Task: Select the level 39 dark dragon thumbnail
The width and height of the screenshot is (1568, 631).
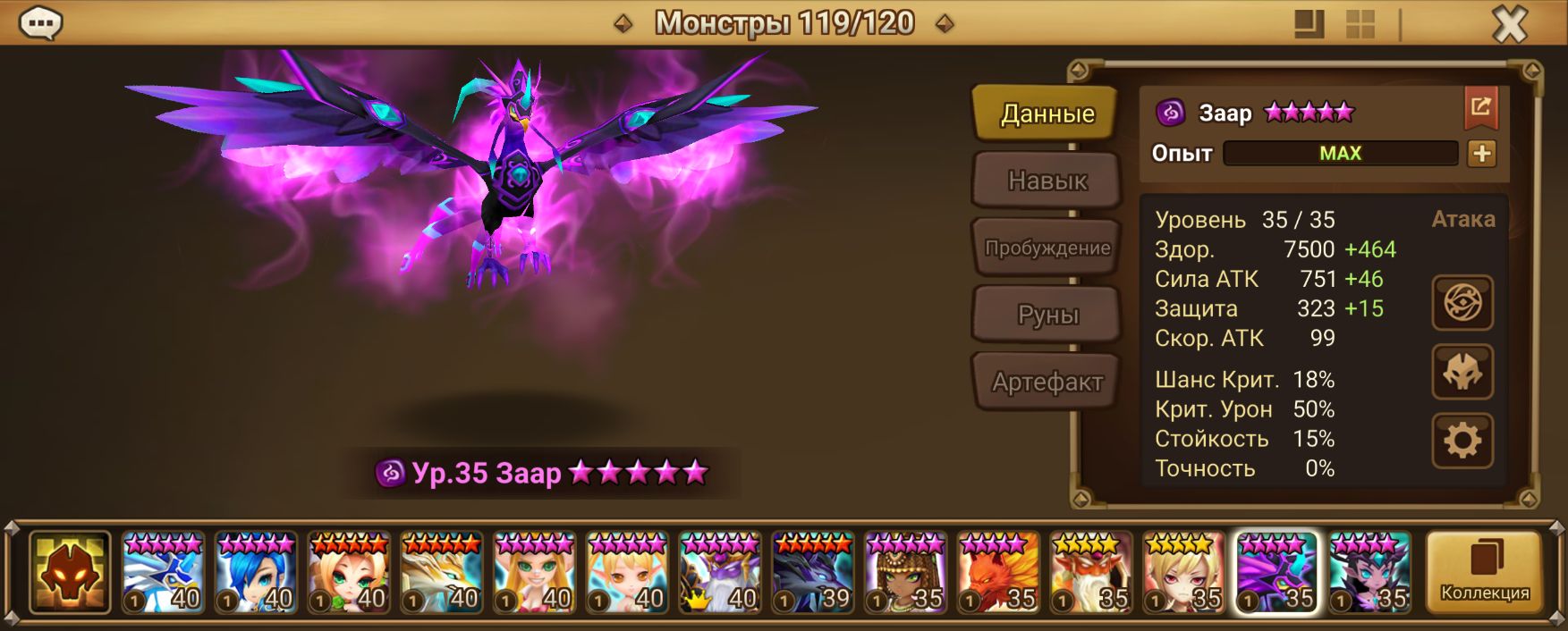Action: (812, 573)
